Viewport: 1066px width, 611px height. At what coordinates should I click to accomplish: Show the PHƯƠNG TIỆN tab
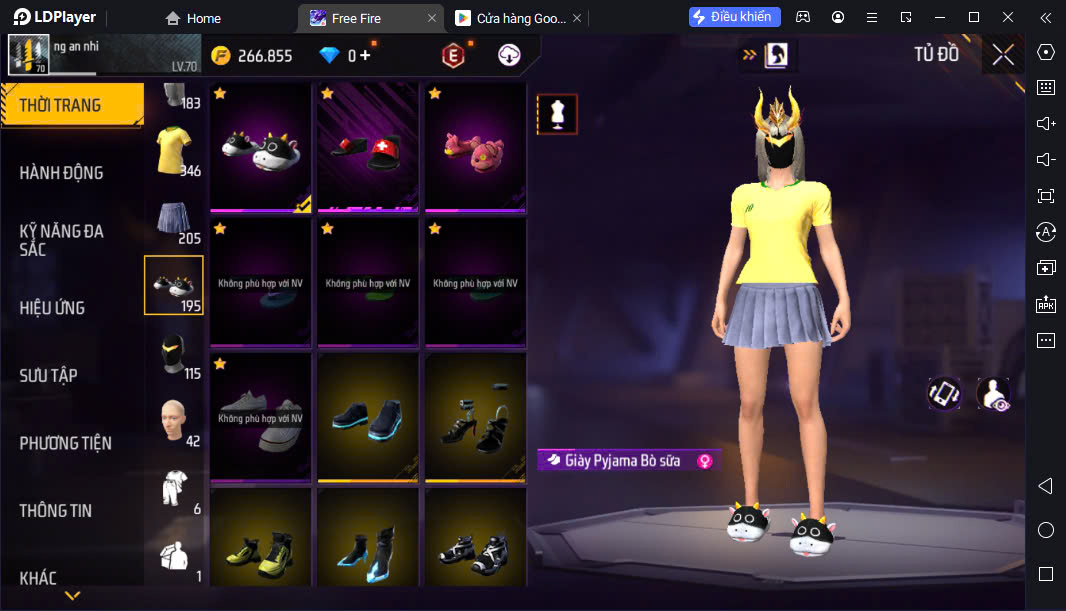pos(66,443)
